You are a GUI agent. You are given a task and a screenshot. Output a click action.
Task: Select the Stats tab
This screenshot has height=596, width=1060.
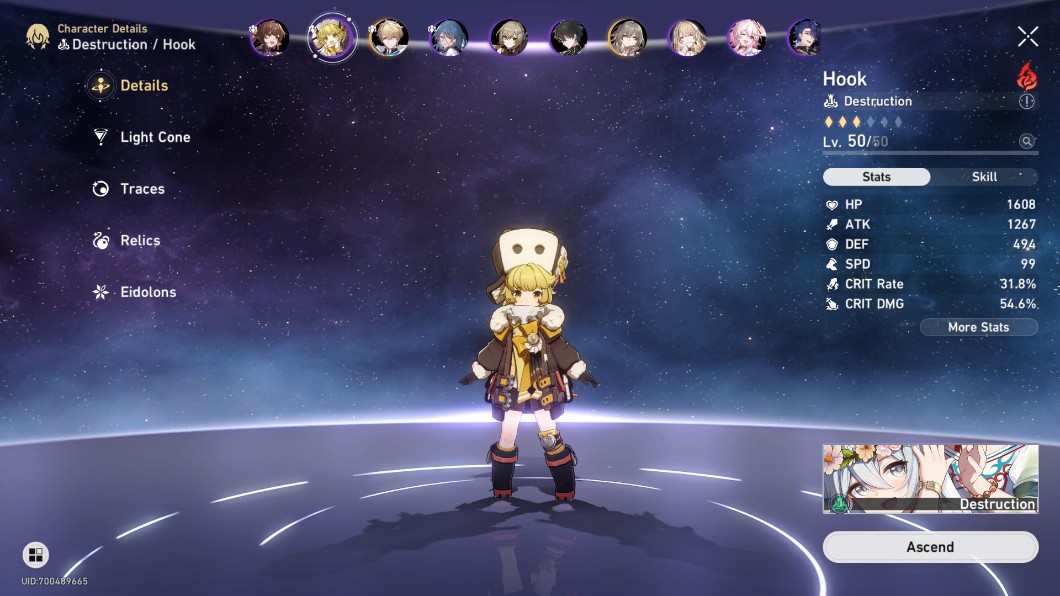876,177
